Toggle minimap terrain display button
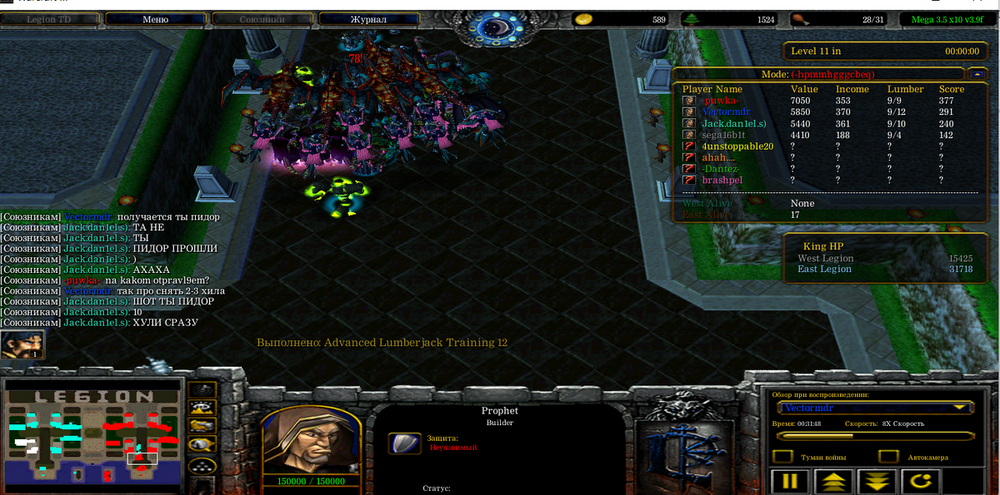Viewport: 1000px width, 495px height. [203, 407]
